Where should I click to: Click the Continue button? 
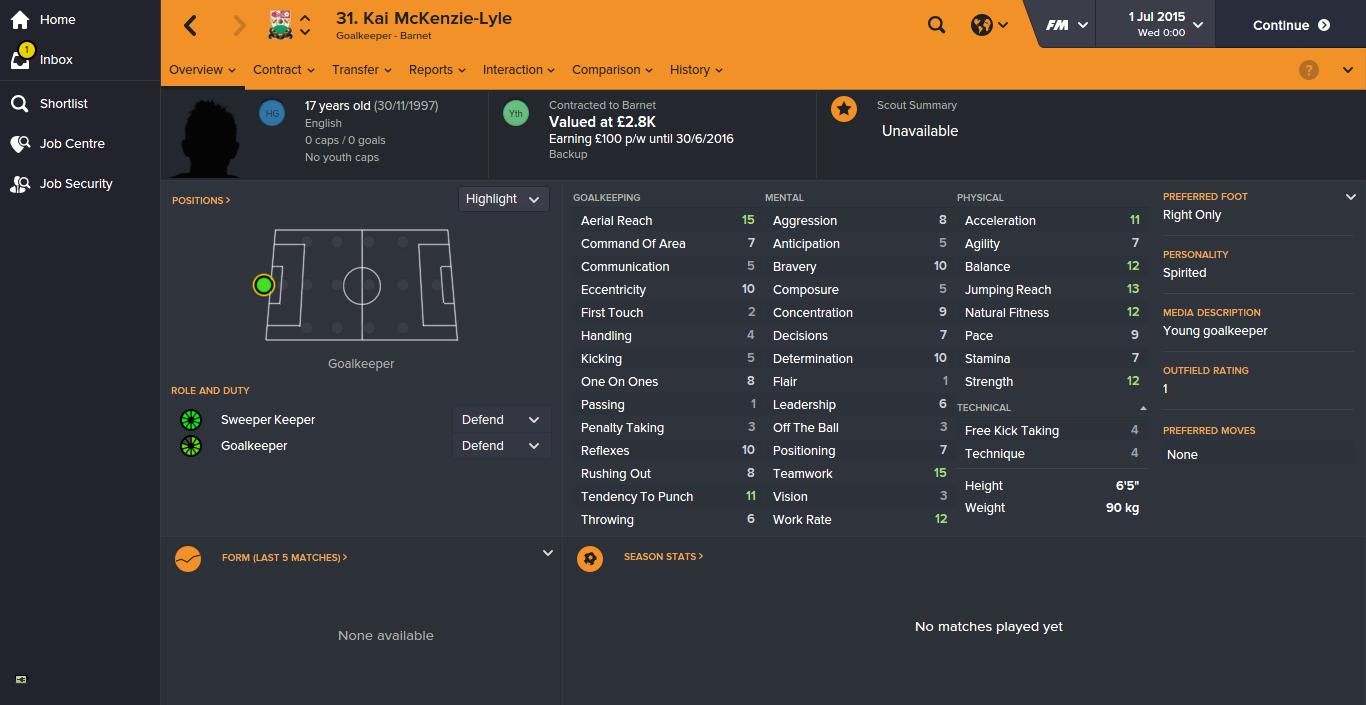pyautogui.click(x=1291, y=25)
